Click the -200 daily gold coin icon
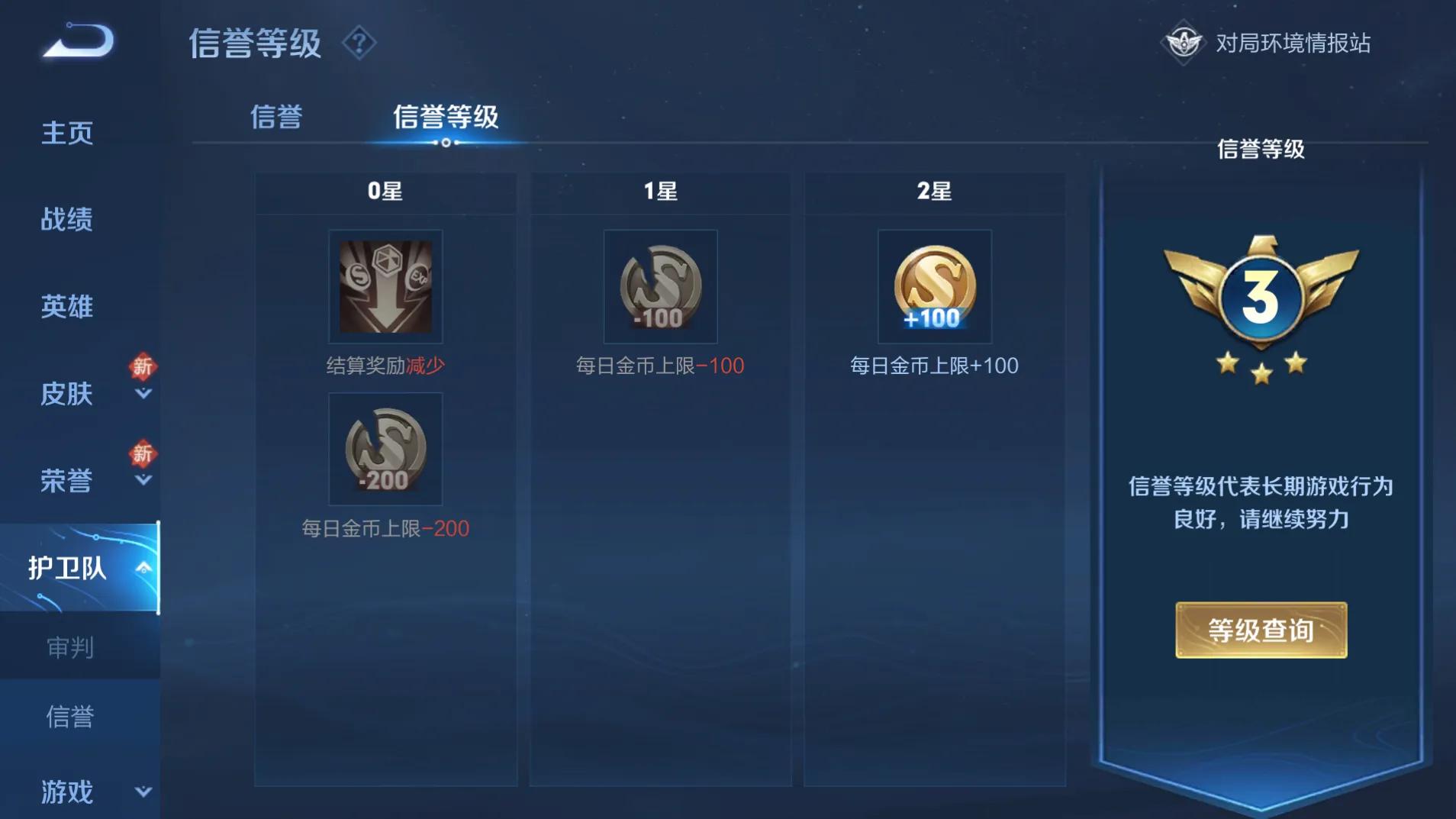This screenshot has width=1456, height=819. pos(385,450)
